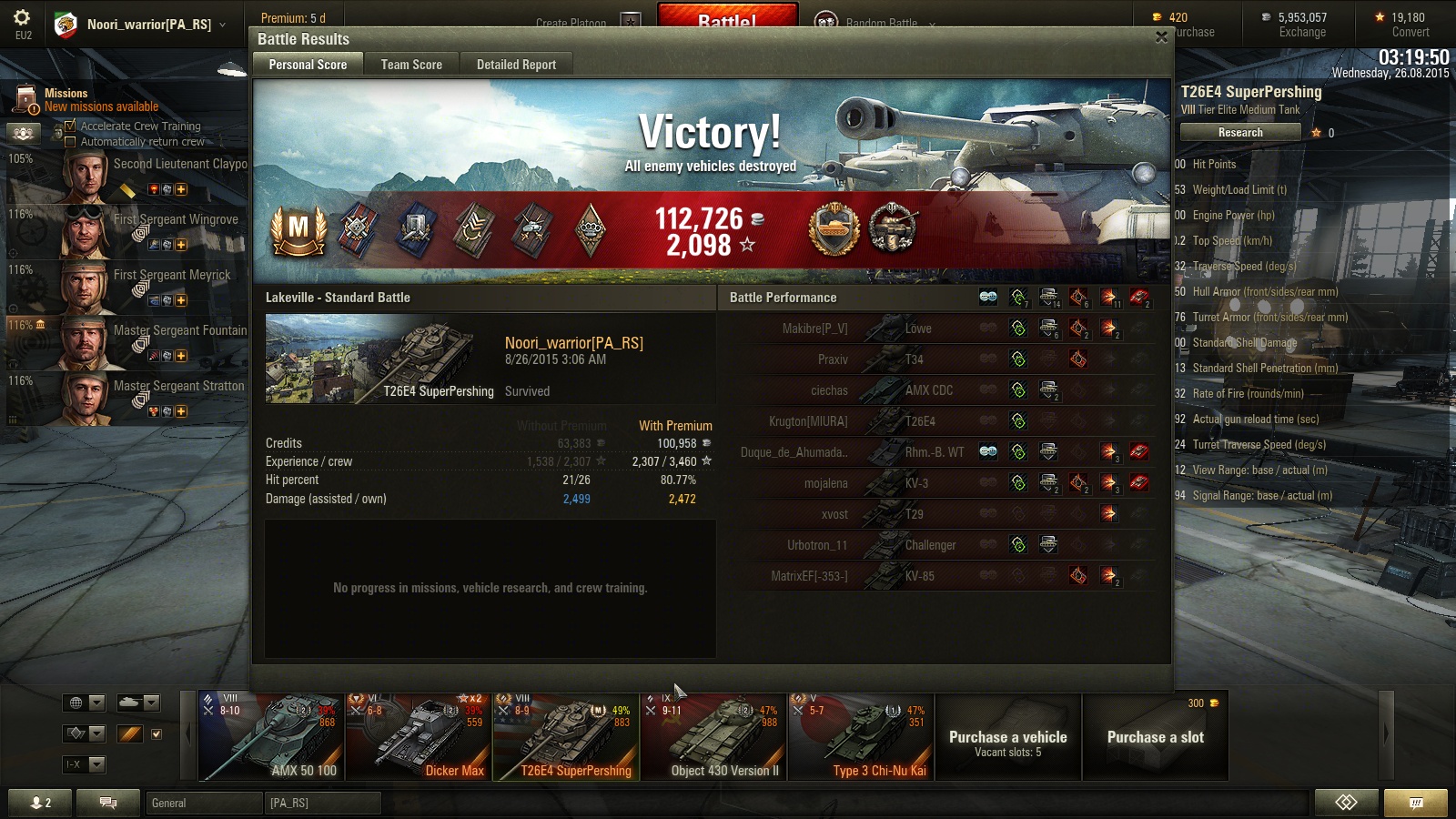The width and height of the screenshot is (1456, 819).
Task: Choose the Dicker Max tank
Action: (x=419, y=737)
